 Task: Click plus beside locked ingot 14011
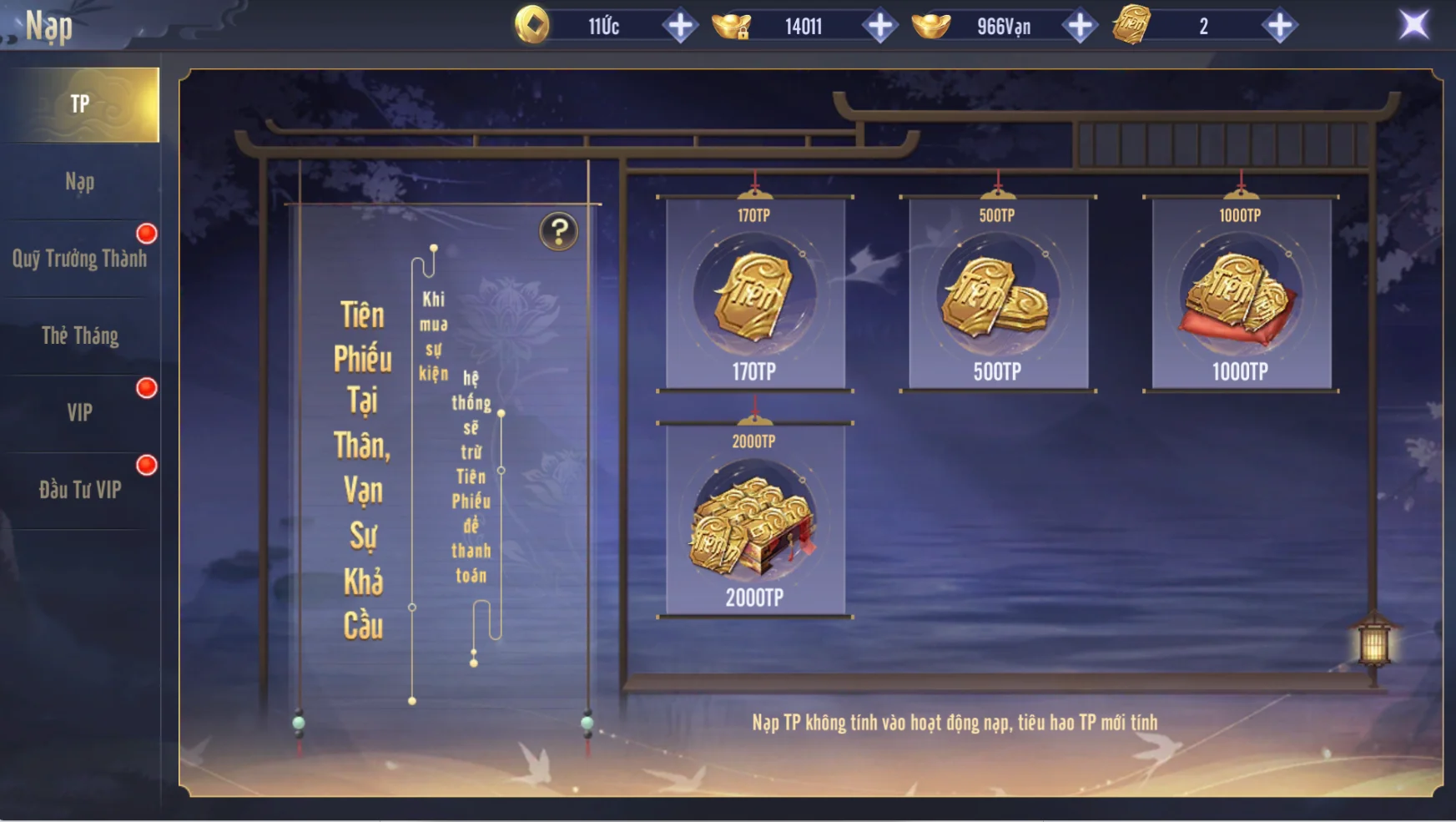tap(879, 26)
